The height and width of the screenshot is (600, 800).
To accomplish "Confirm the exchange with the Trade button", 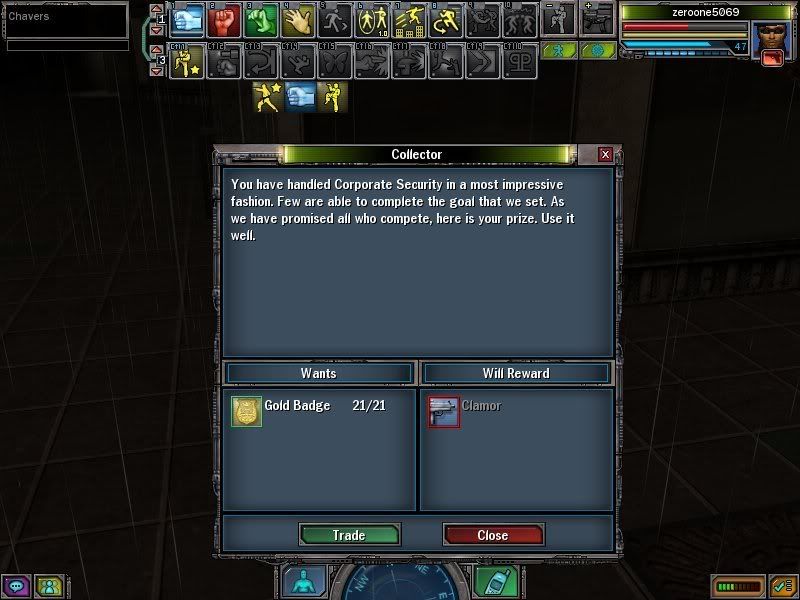I will tap(349, 535).
